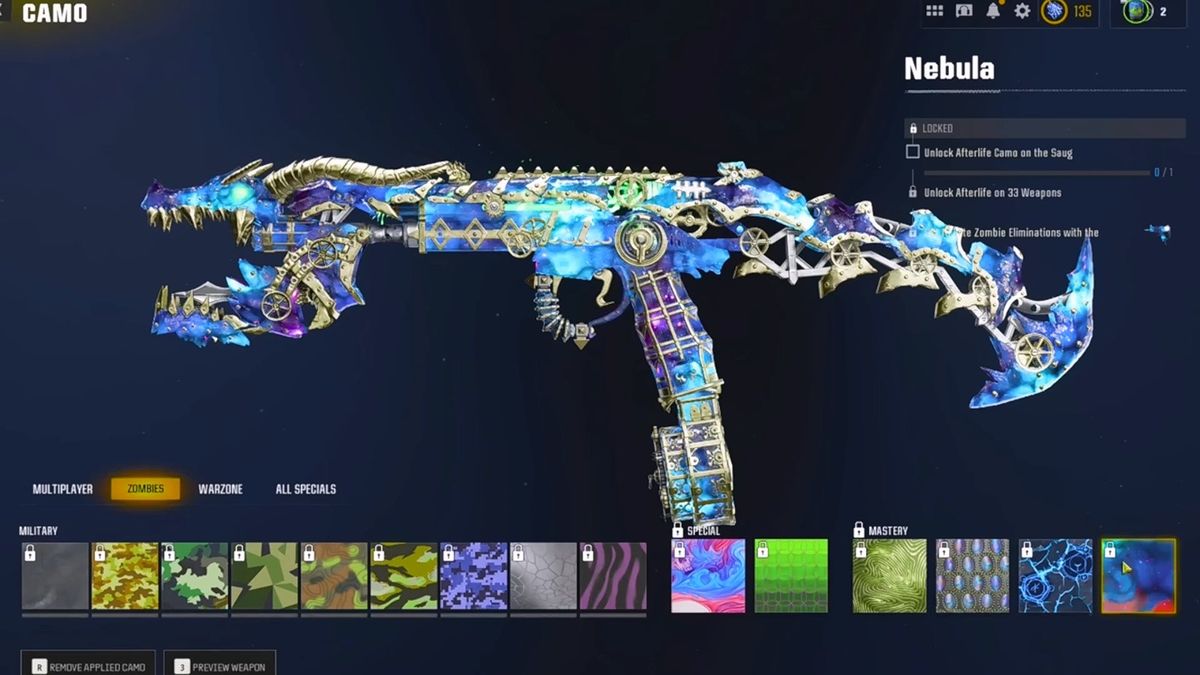Pick the green wavy mastery camo

click(x=889, y=576)
